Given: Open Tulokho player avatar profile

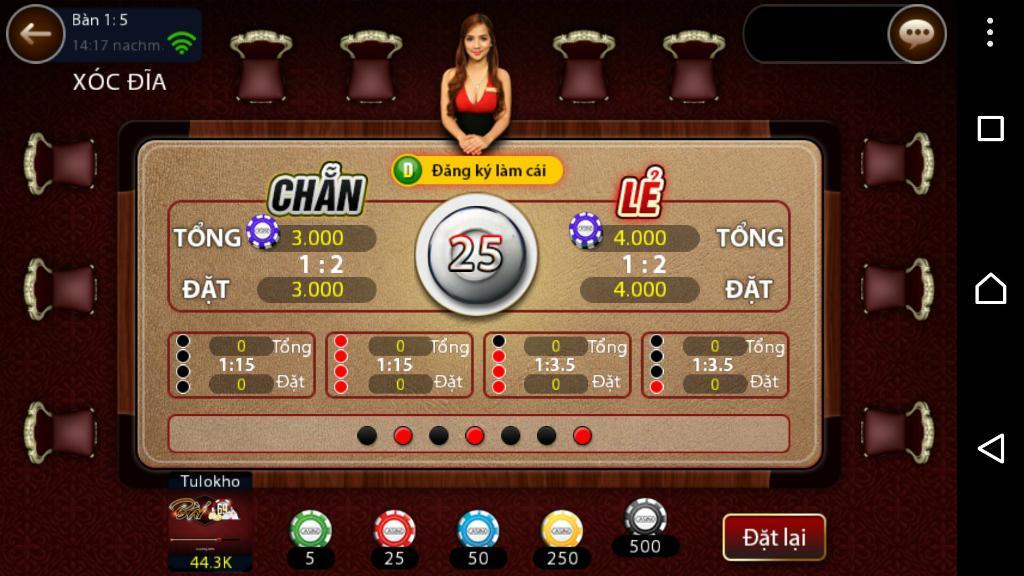Looking at the screenshot, I should 210,520.
